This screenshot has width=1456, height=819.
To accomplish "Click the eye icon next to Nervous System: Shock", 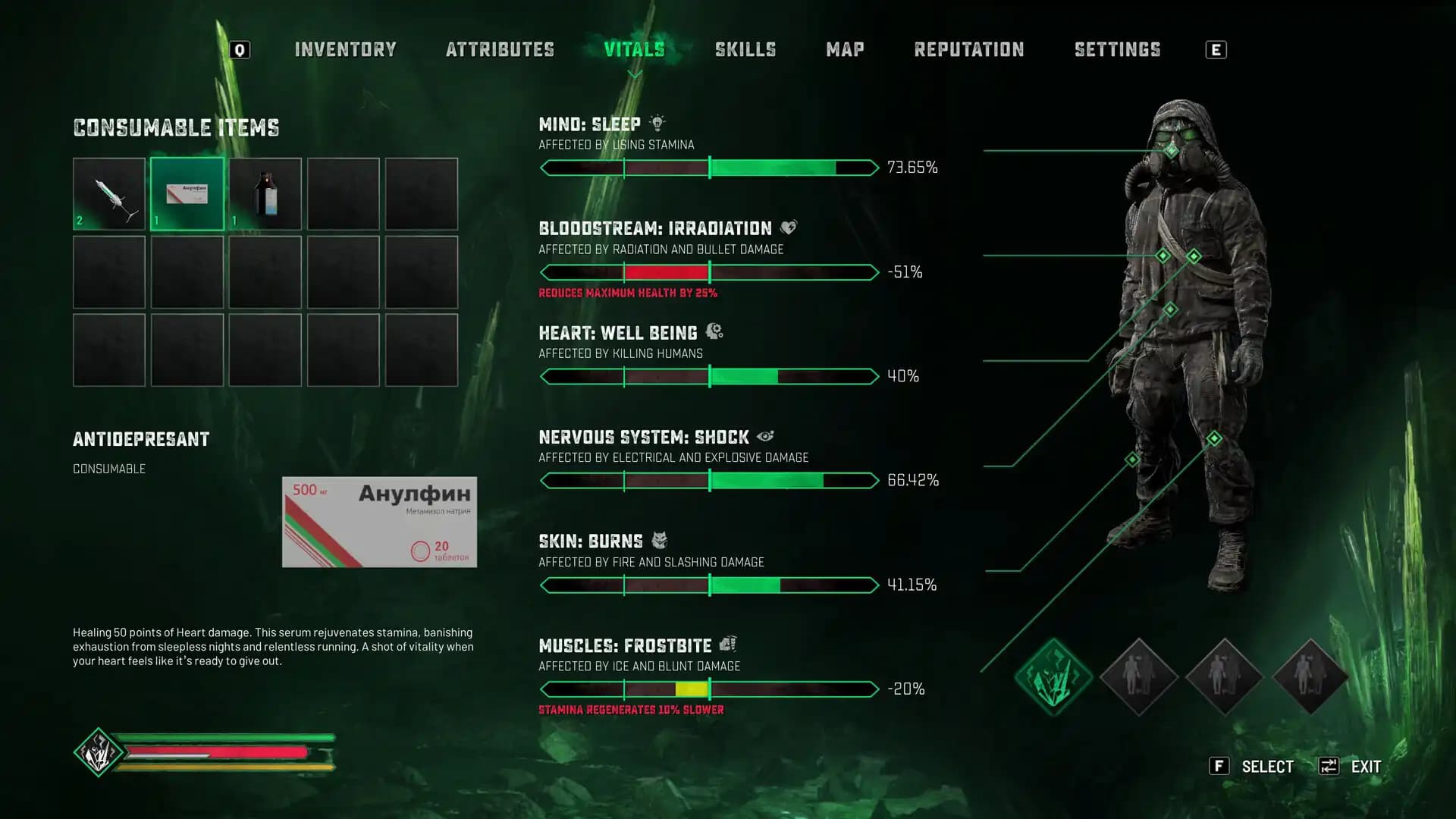I will pos(766,436).
